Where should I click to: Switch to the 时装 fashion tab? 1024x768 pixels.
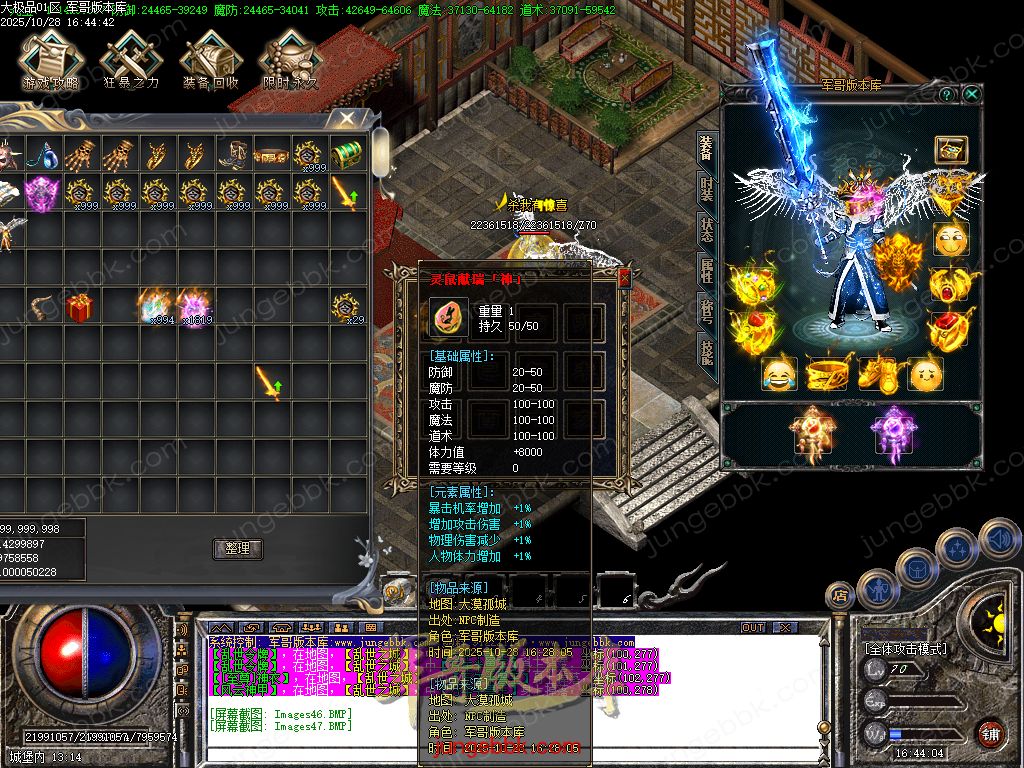[707, 189]
